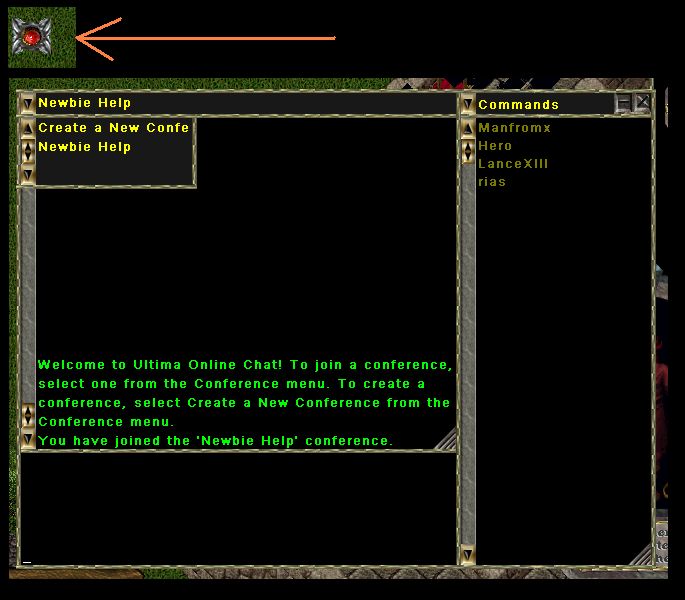Click the player list's bottom scroll-down arrow
Image resolution: width=685 pixels, height=600 pixels.
click(x=467, y=554)
